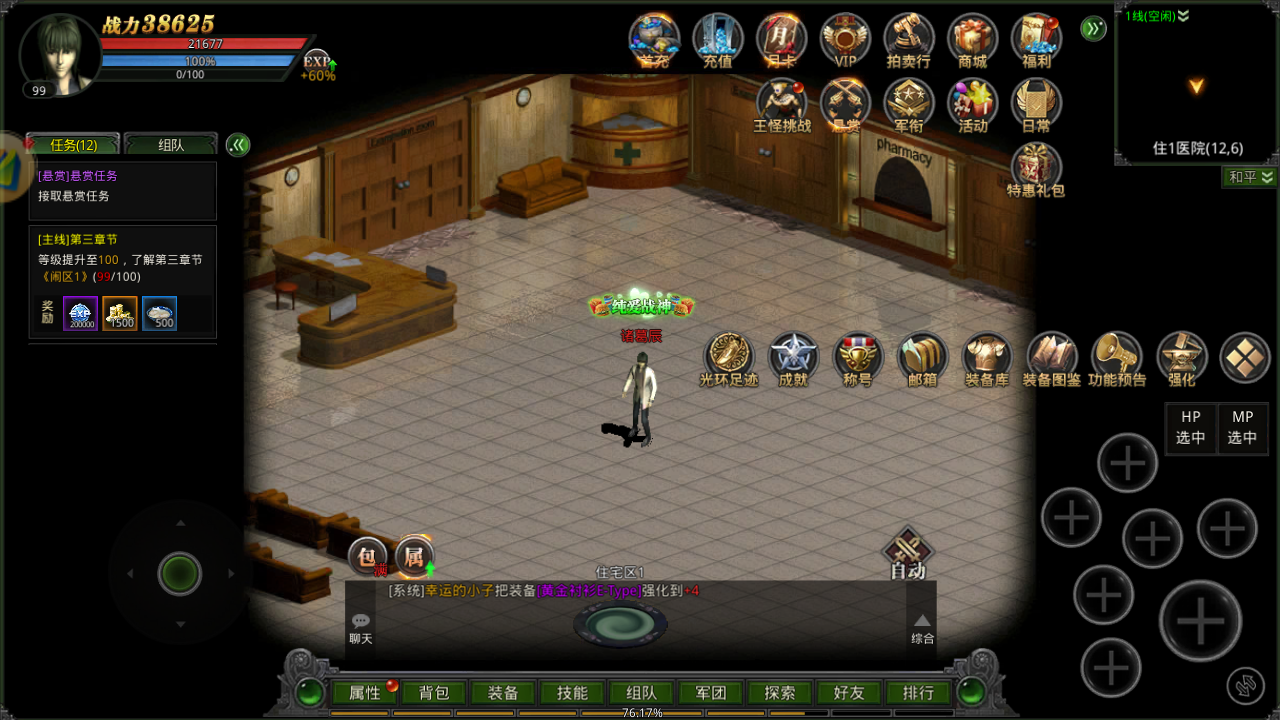This screenshot has width=1280, height=720.
Task: Select the 悬赏任务 bounty quest entry
Action: pyautogui.click(x=122, y=187)
